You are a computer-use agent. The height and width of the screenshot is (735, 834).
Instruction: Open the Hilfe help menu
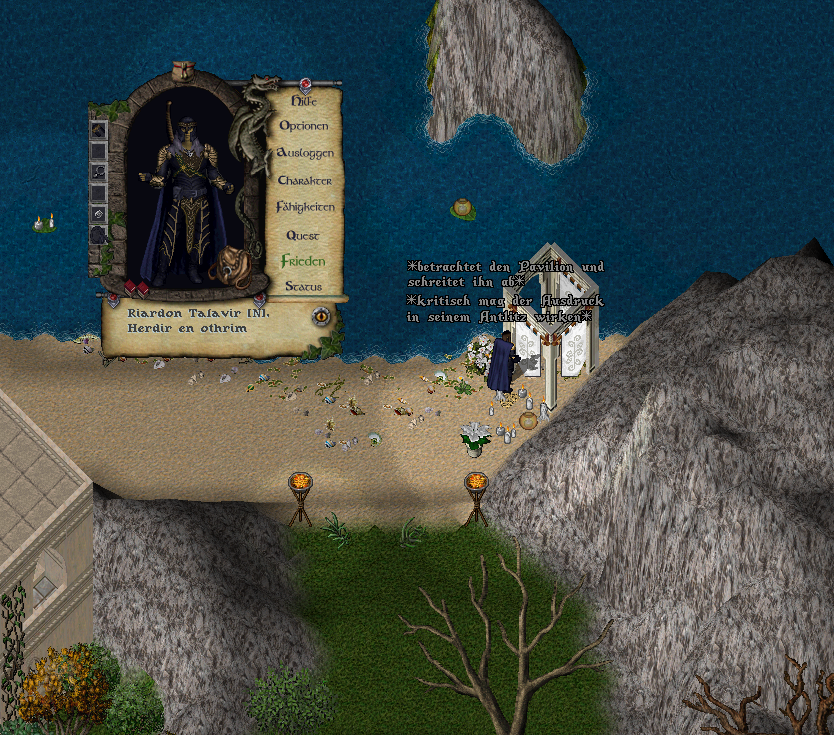click(303, 101)
